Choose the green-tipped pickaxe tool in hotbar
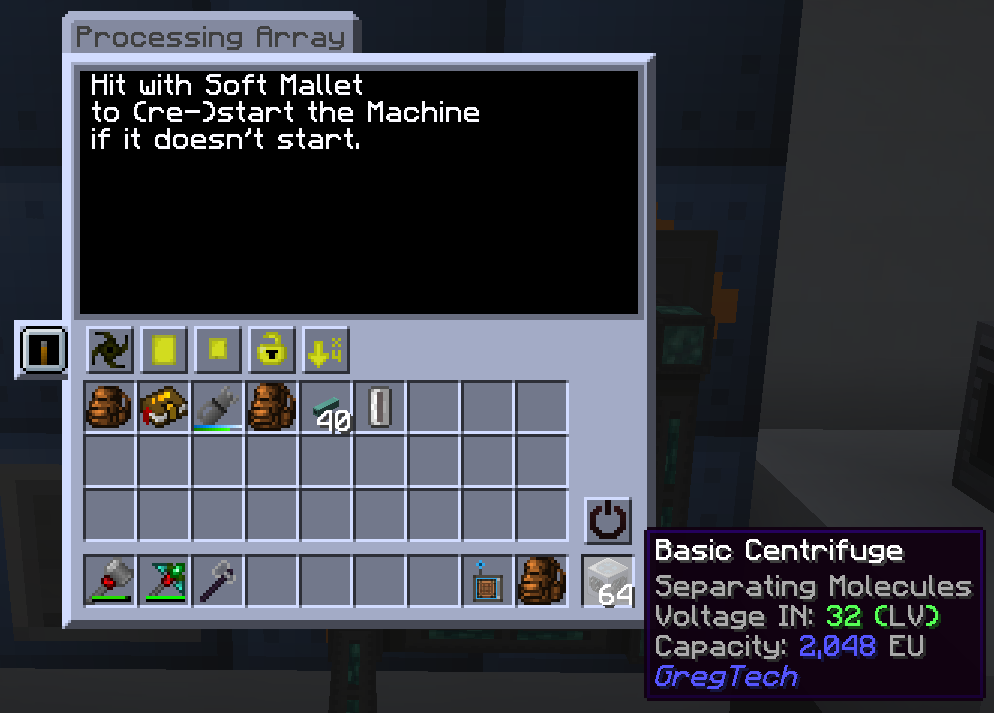Image resolution: width=994 pixels, height=713 pixels. [164, 581]
